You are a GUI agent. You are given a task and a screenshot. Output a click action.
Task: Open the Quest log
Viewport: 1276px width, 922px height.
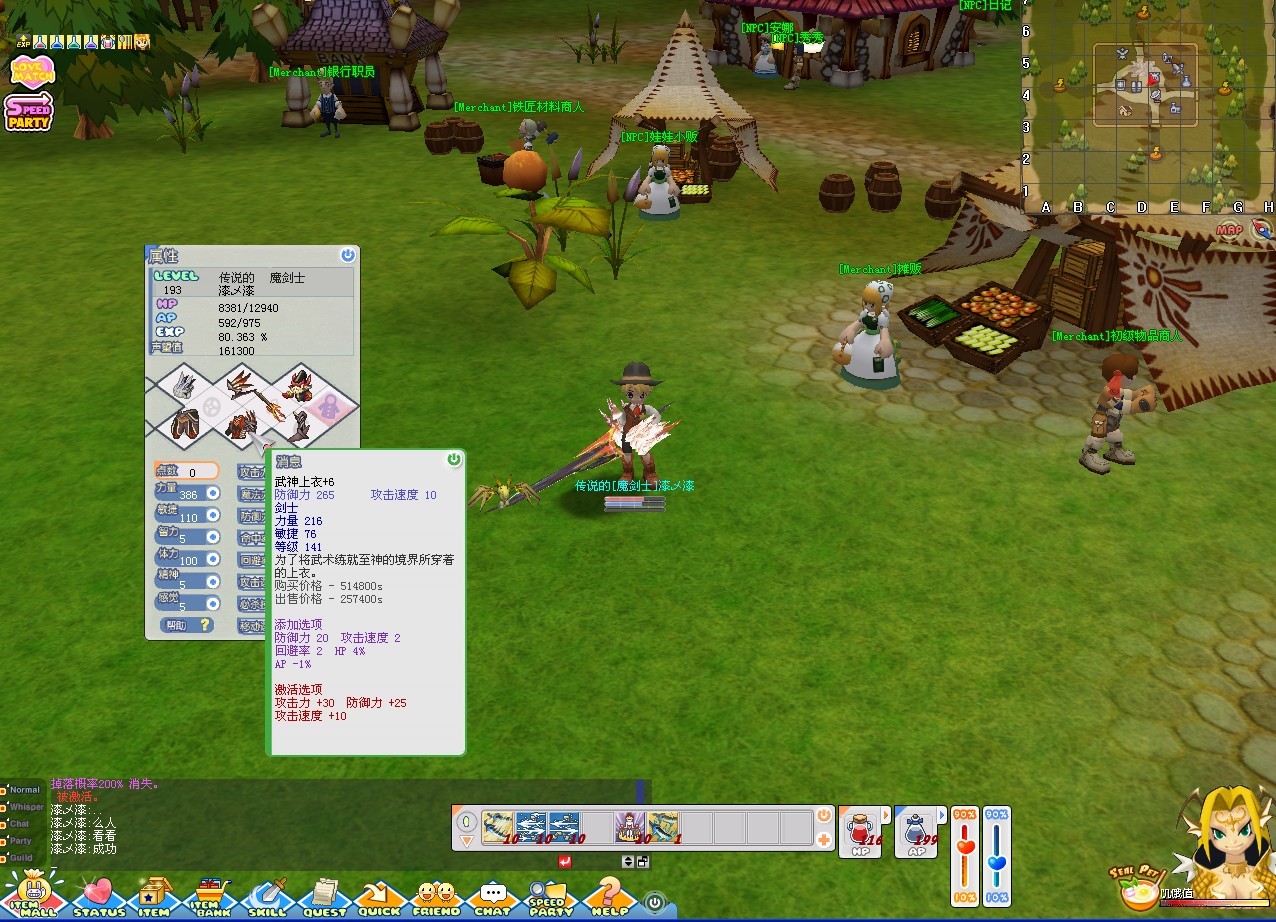tap(323, 895)
